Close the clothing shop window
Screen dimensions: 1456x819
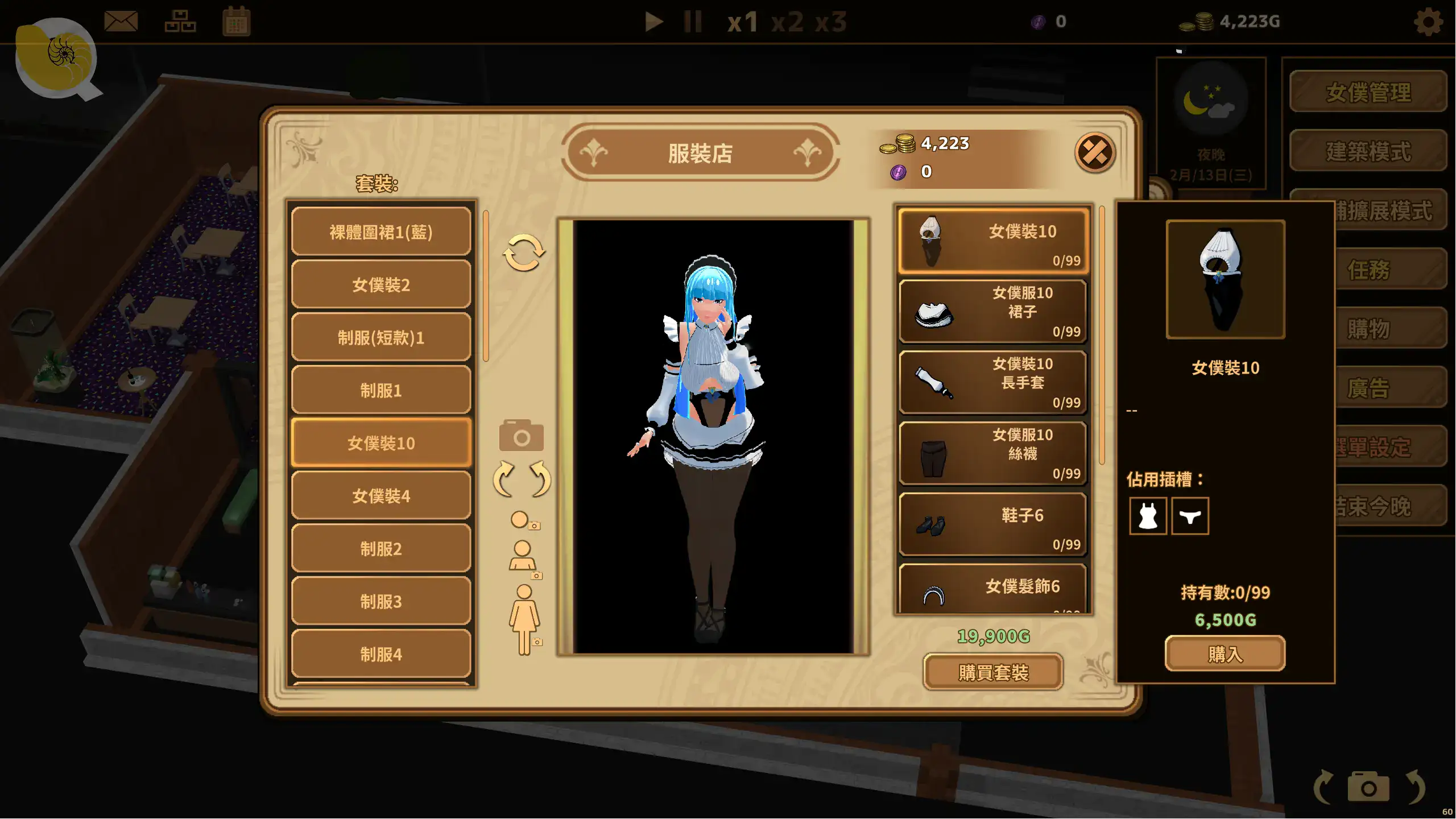pyautogui.click(x=1094, y=152)
